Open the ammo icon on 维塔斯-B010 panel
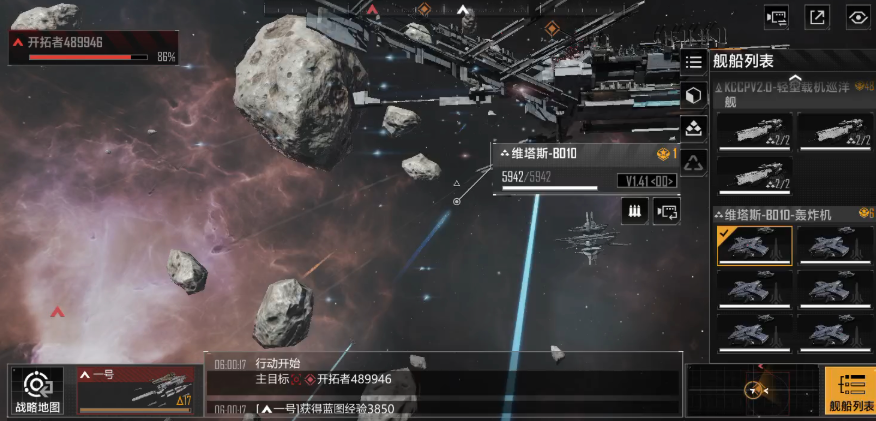Viewport: 876px width, 421px height. click(x=634, y=211)
